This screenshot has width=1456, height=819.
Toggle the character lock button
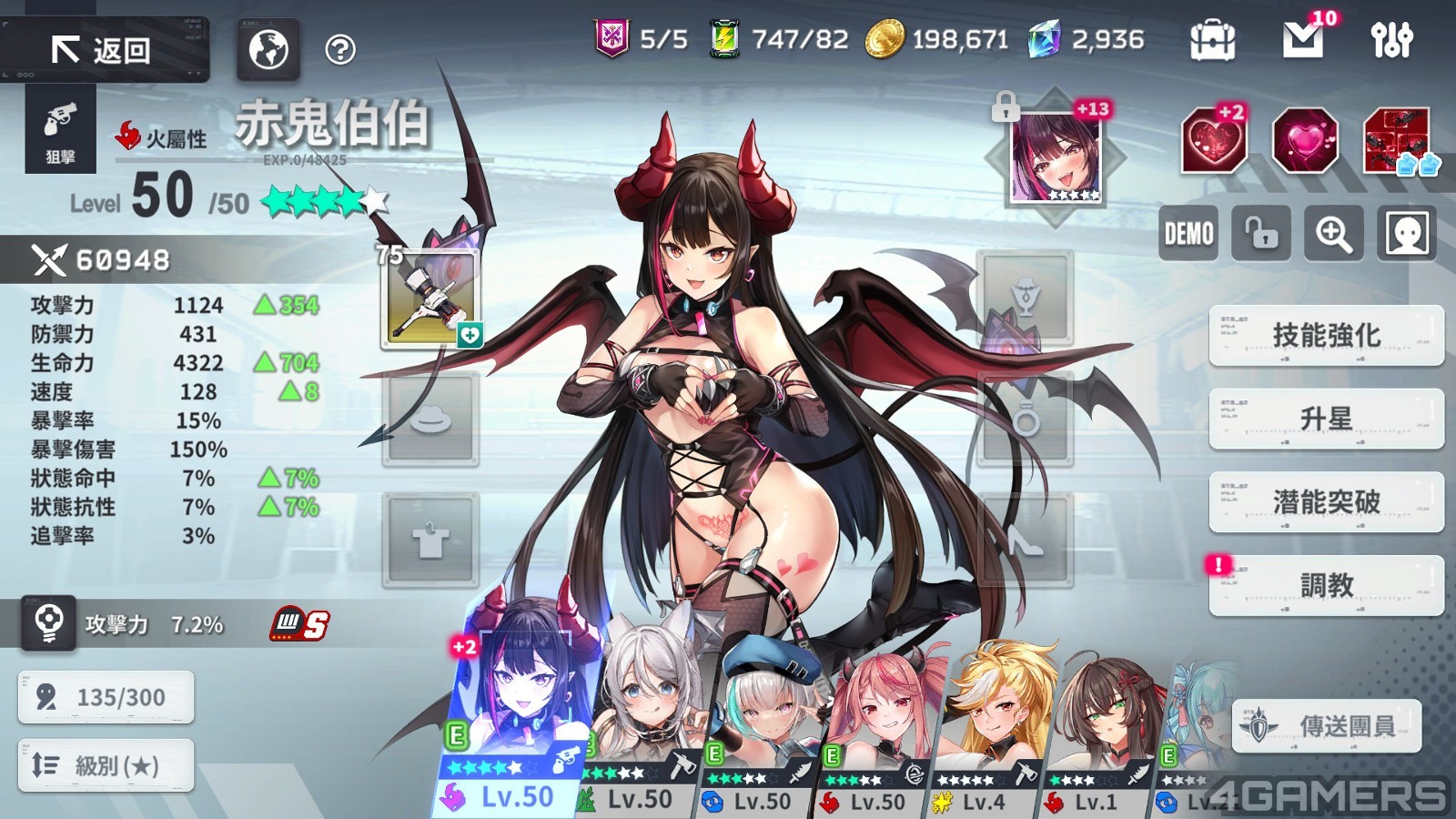(x=1260, y=234)
